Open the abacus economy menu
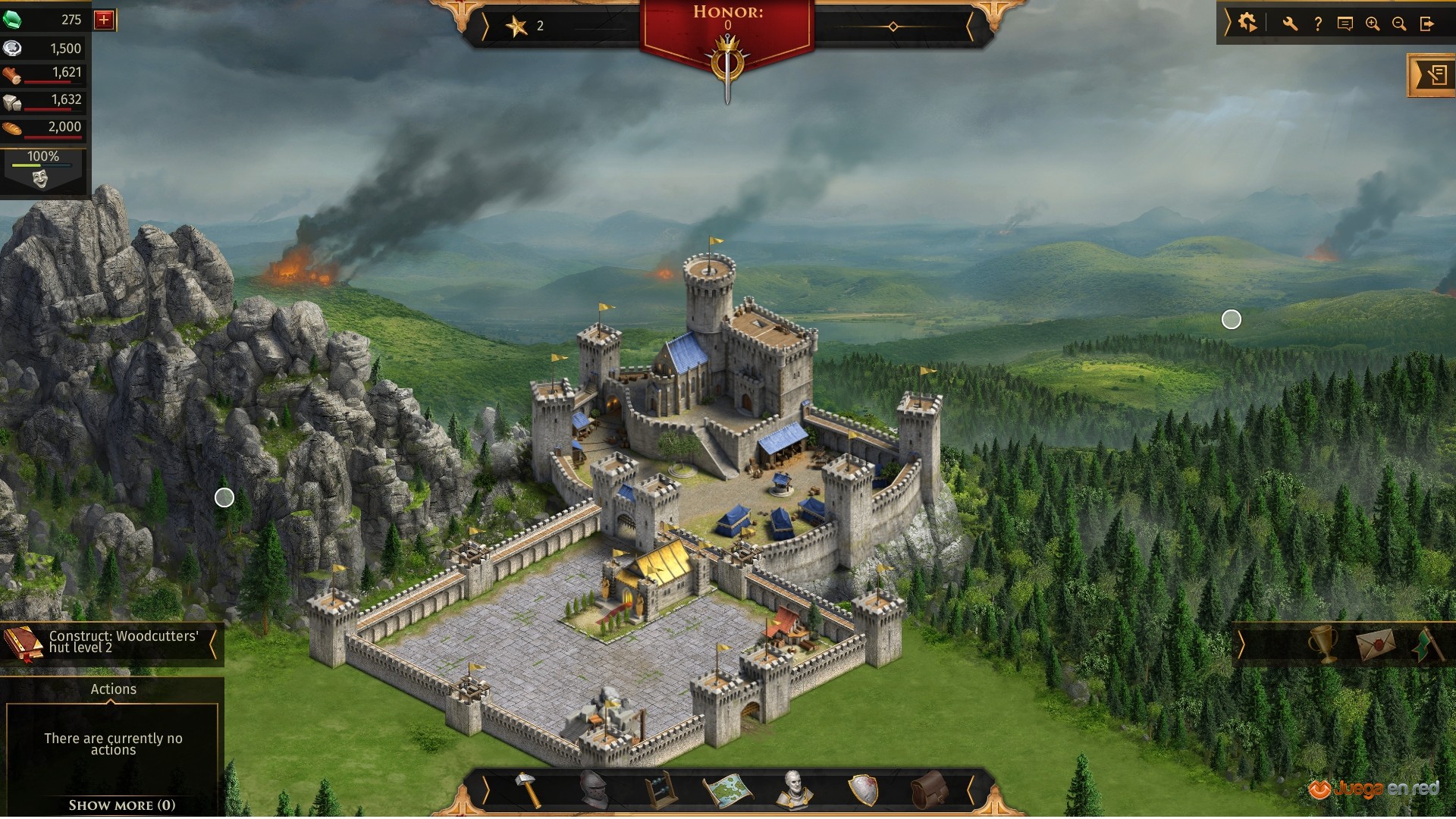This screenshot has width=1456, height=819. [x=659, y=790]
